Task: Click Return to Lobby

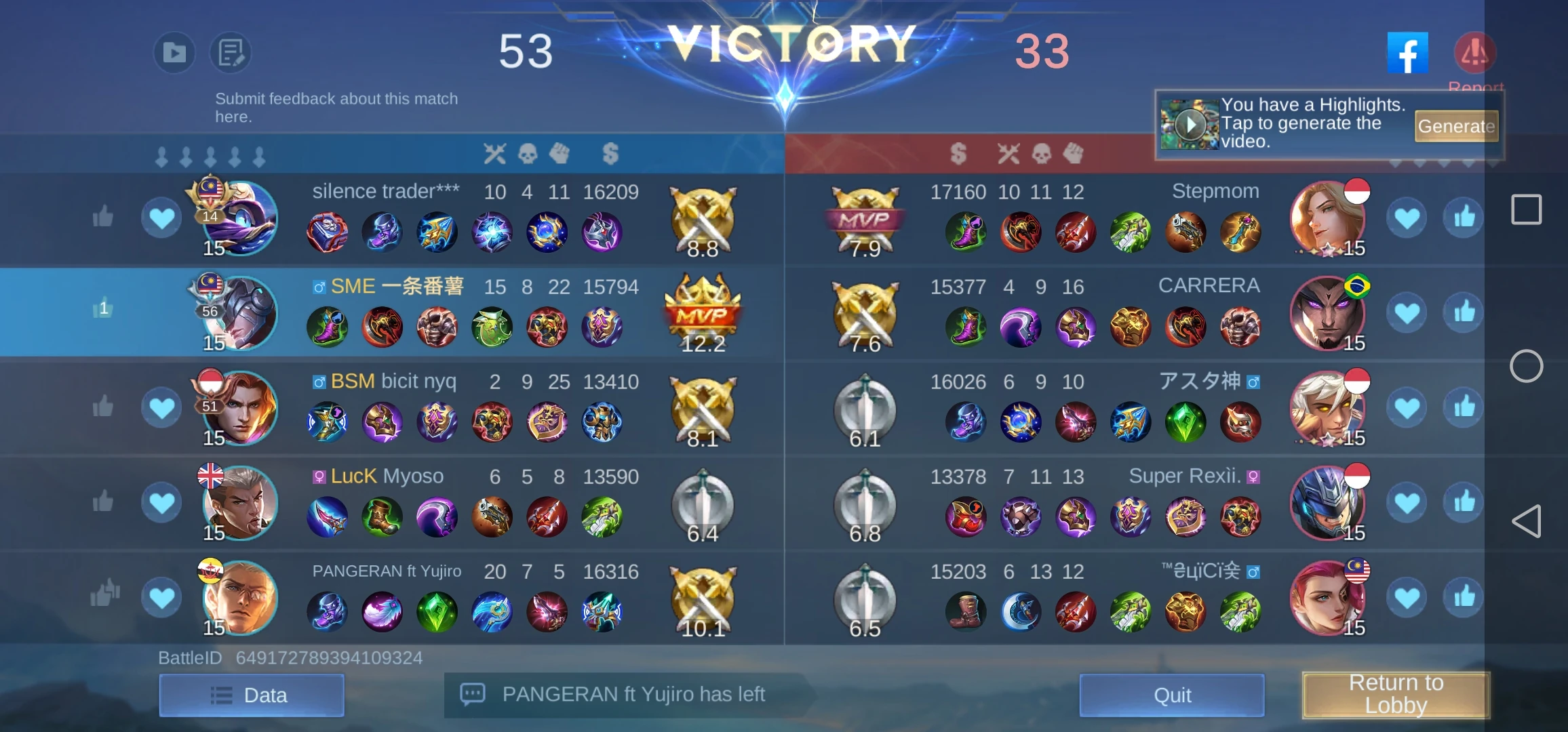Action: click(1397, 694)
